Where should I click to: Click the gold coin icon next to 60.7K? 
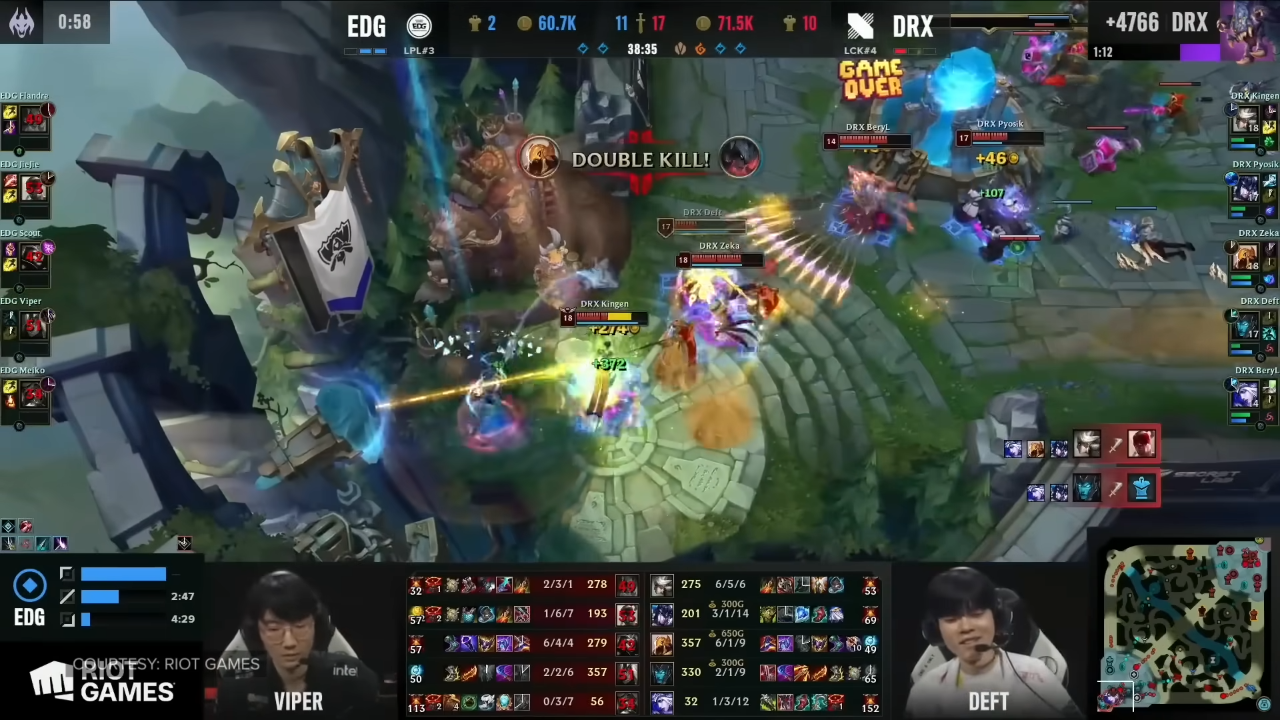pos(524,23)
